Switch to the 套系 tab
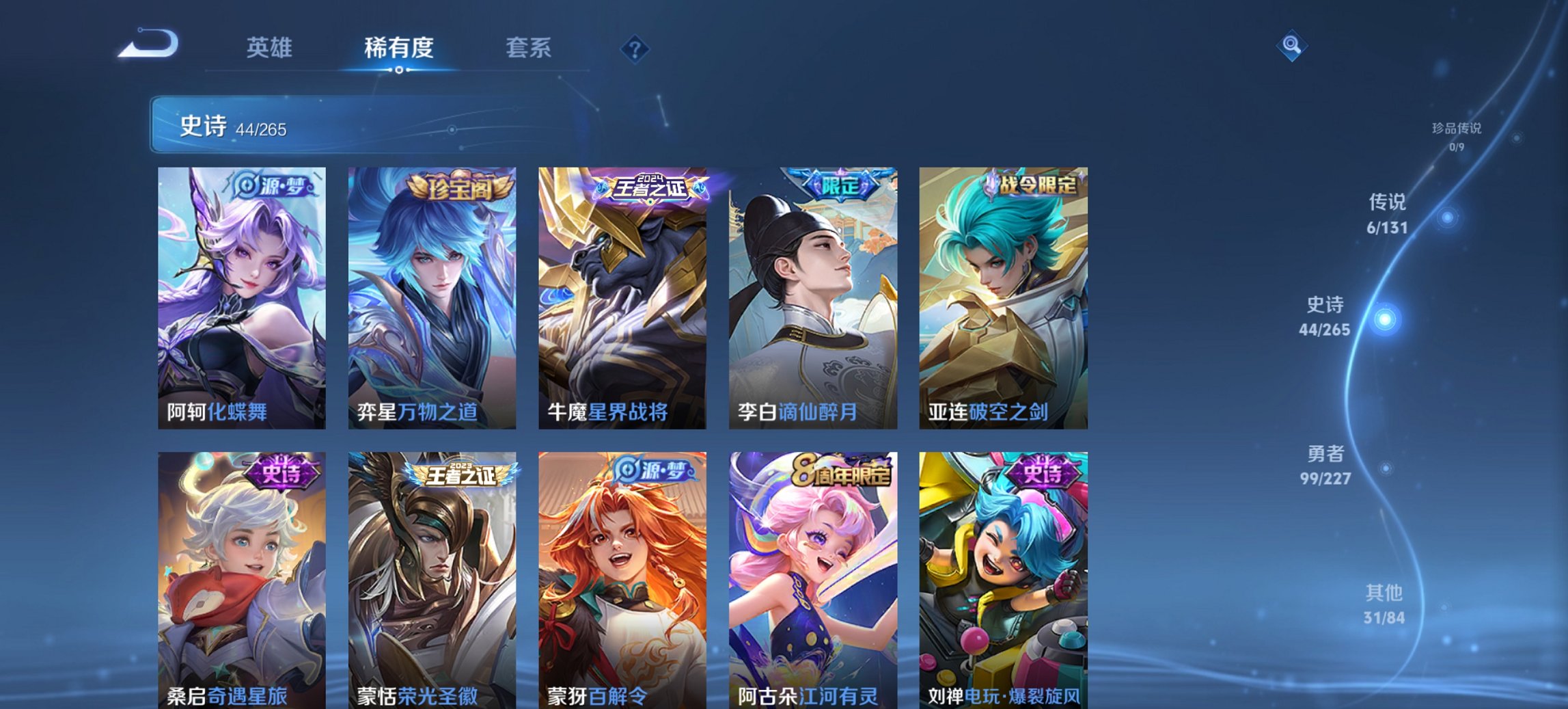This screenshot has width=1568, height=709. [x=529, y=48]
